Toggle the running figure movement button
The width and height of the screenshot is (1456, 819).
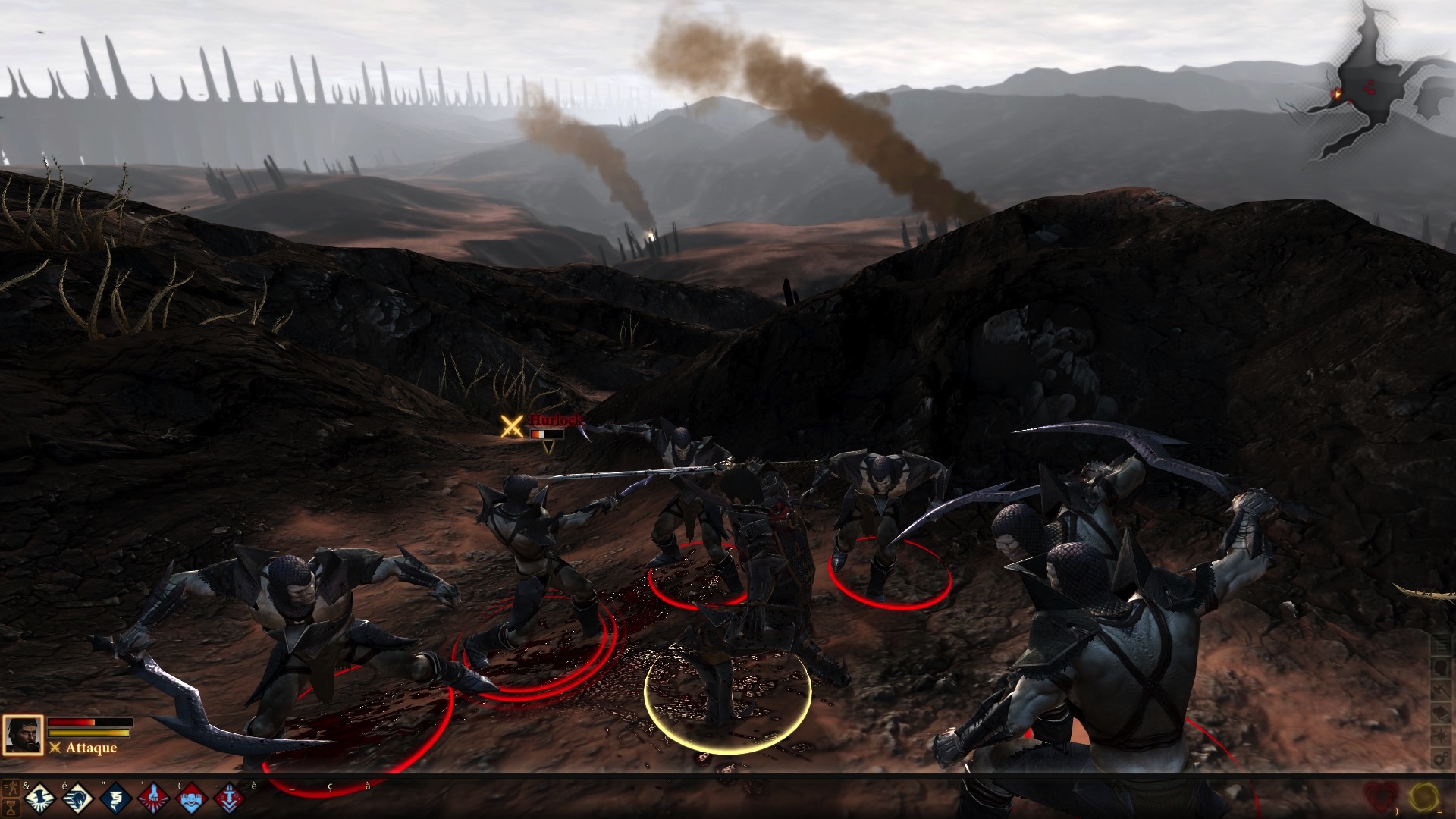[10, 788]
